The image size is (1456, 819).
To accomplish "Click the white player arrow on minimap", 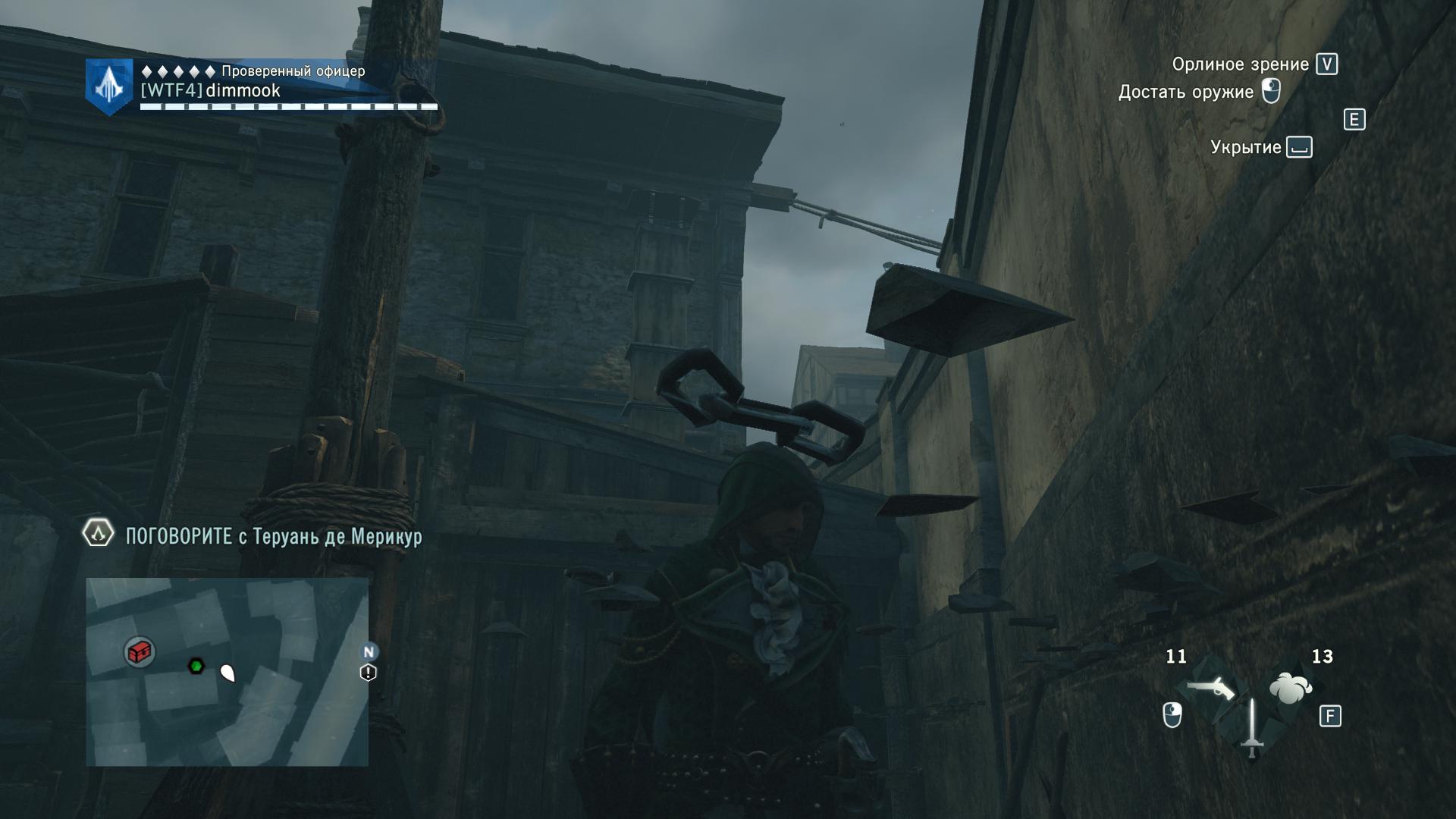I will tap(227, 672).
